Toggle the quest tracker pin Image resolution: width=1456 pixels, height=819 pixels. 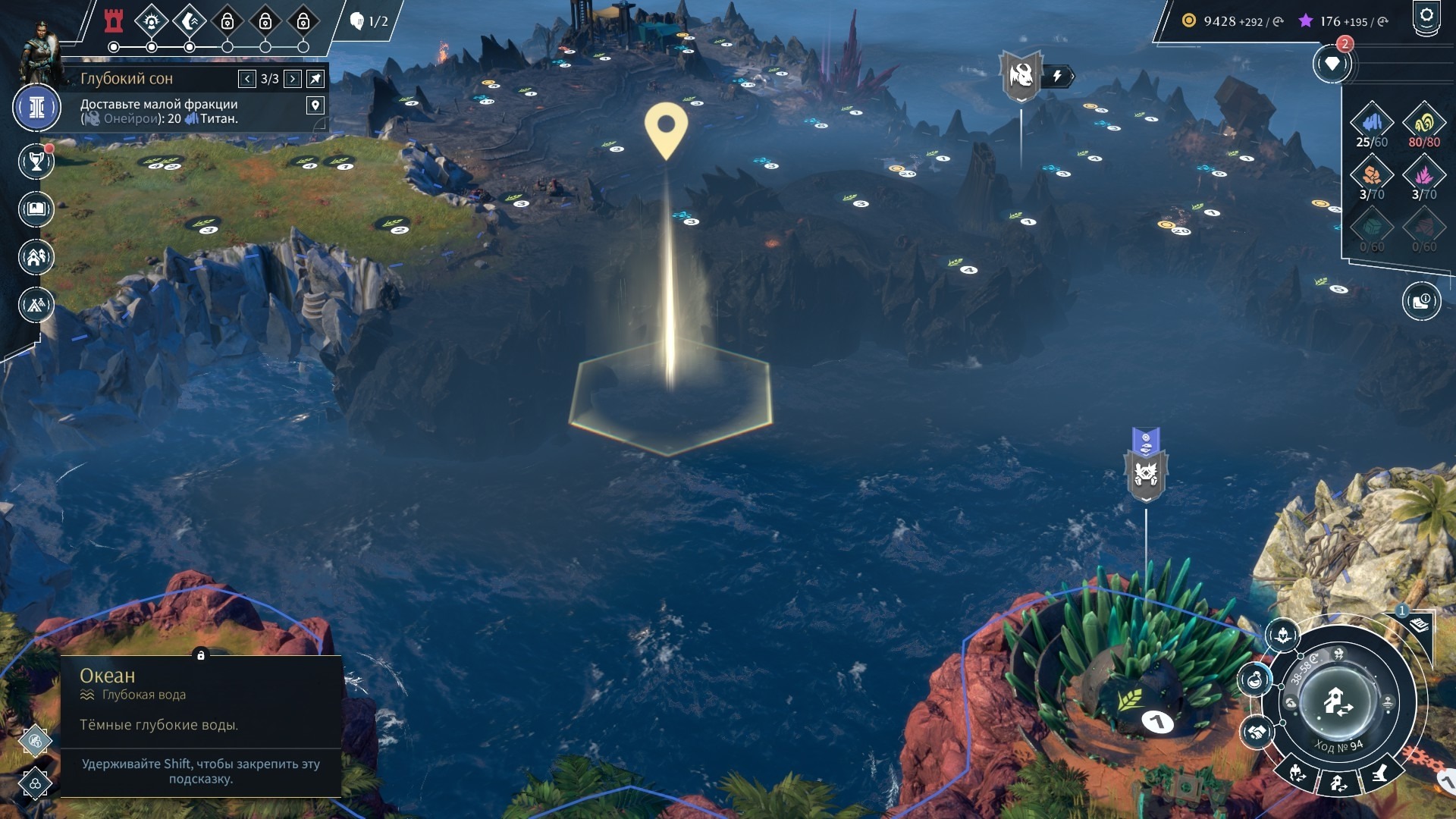(315, 79)
